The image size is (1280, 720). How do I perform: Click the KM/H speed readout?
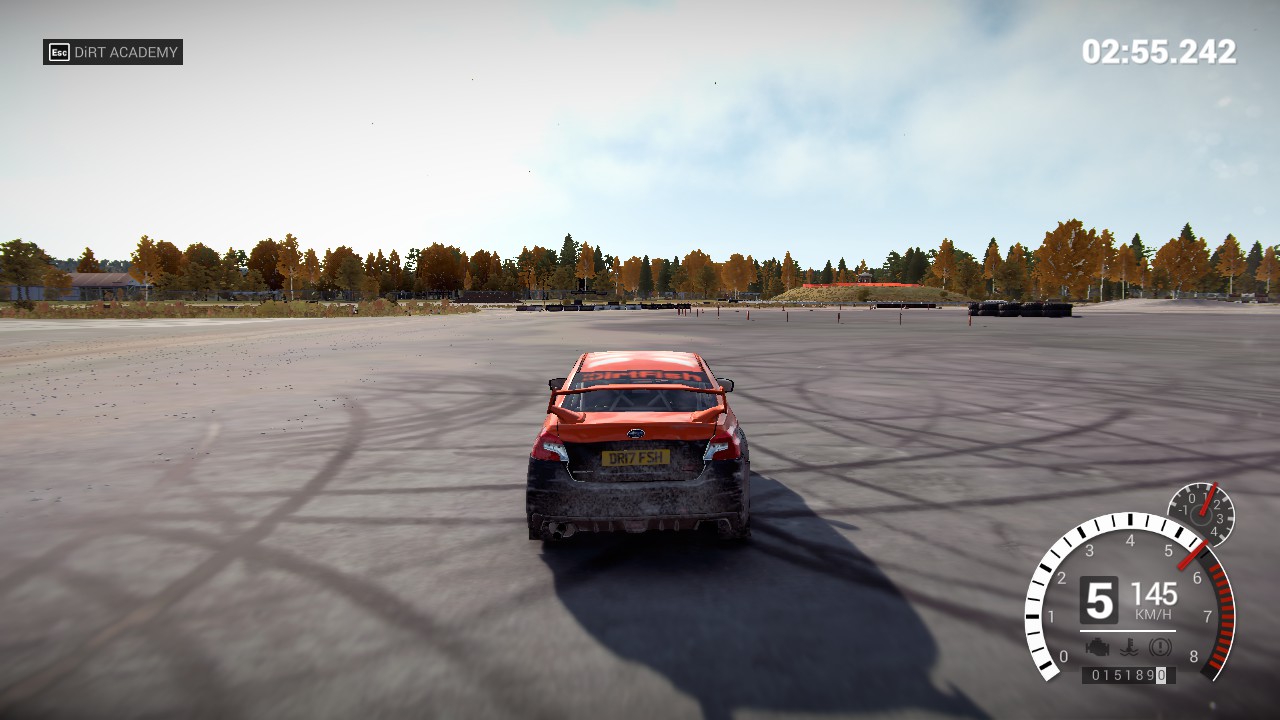click(1153, 613)
